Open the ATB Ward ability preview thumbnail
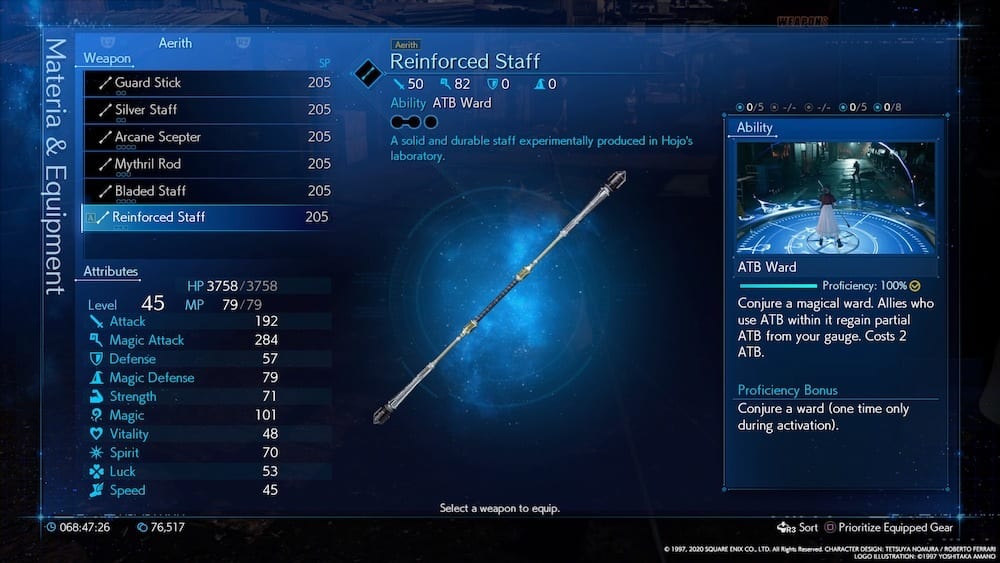 click(x=836, y=197)
